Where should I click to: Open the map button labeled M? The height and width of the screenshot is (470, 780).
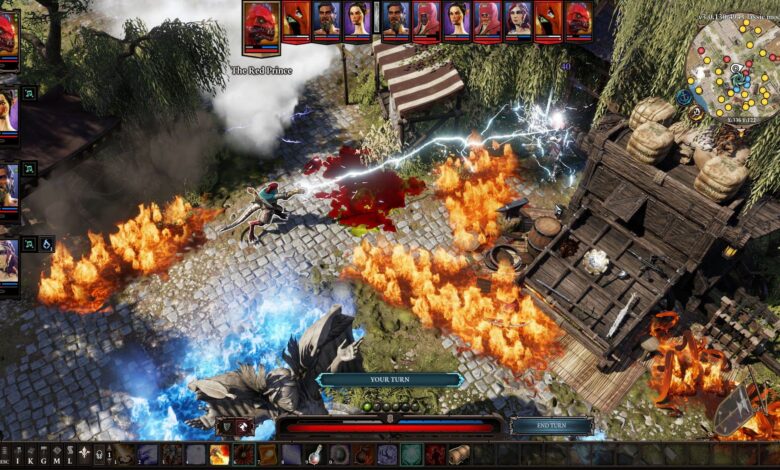coord(54,455)
